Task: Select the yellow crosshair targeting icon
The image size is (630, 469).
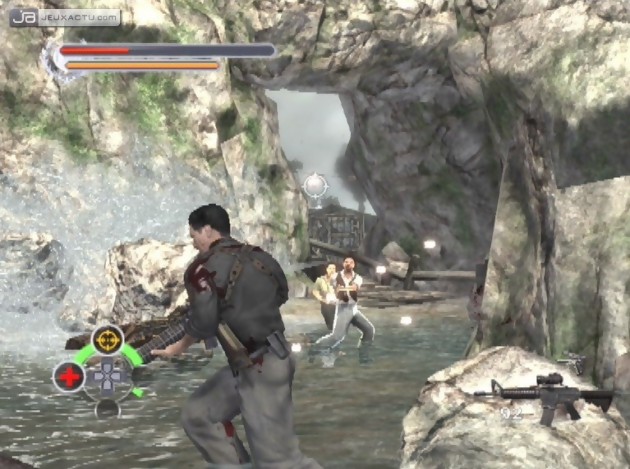Action: click(107, 338)
